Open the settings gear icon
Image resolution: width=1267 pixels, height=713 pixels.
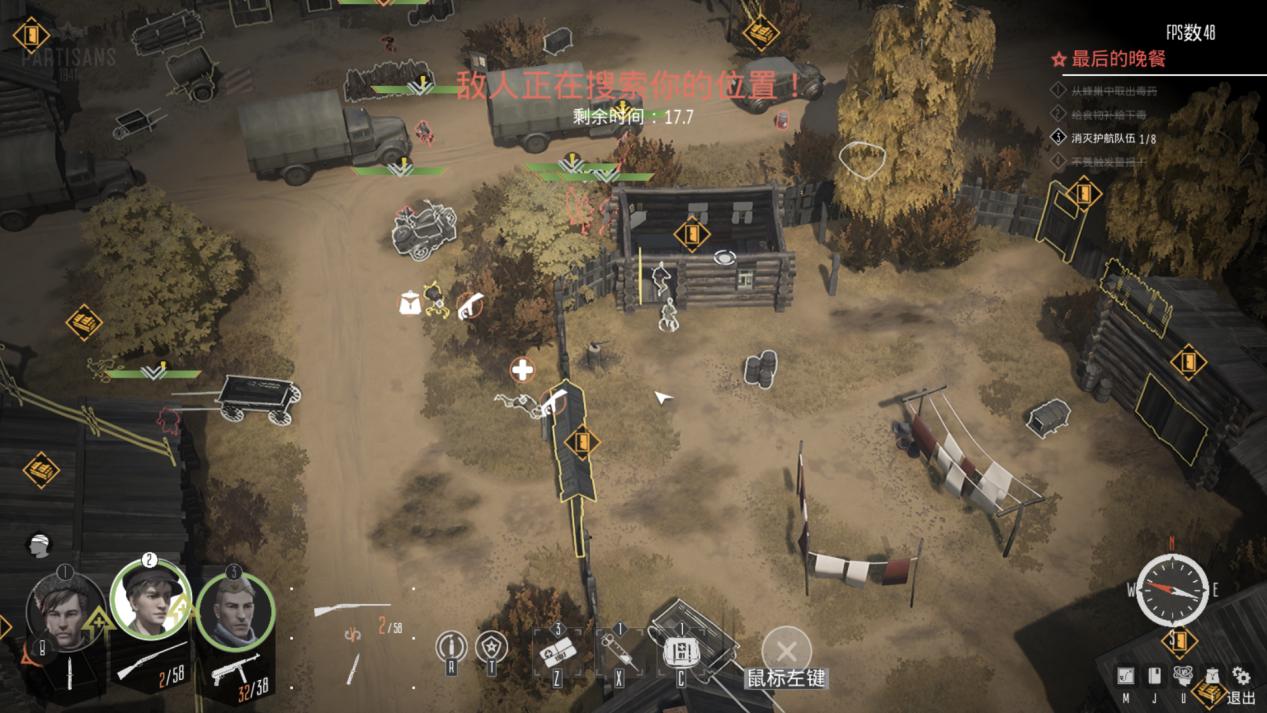click(x=1241, y=676)
